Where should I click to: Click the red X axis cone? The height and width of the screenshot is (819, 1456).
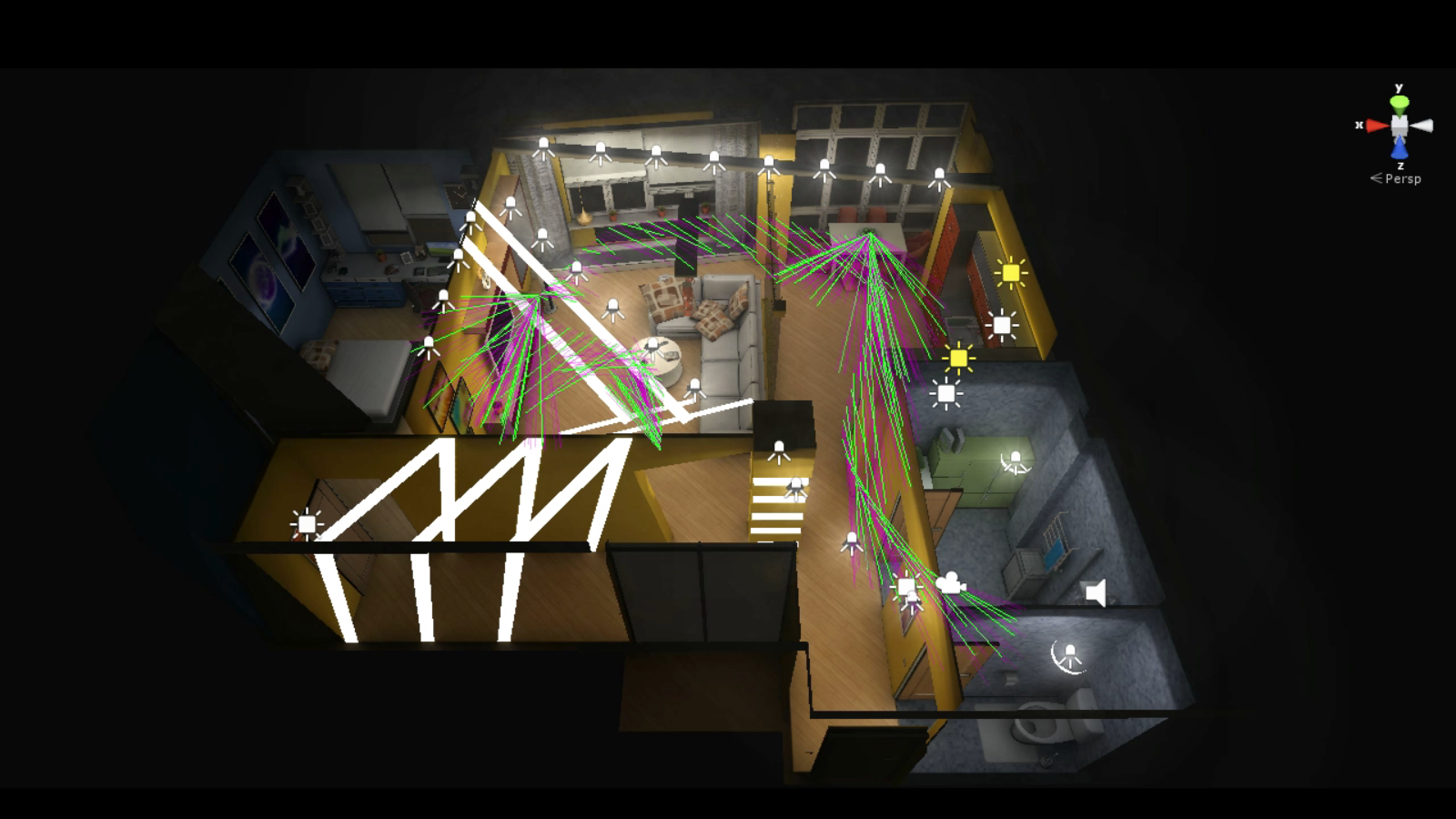click(x=1376, y=126)
